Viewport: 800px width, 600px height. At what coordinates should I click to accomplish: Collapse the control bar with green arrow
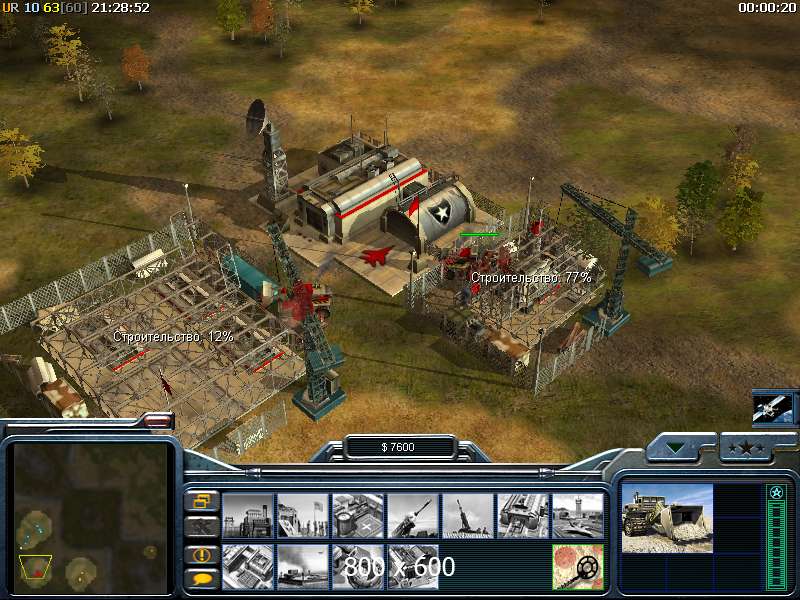pos(679,448)
